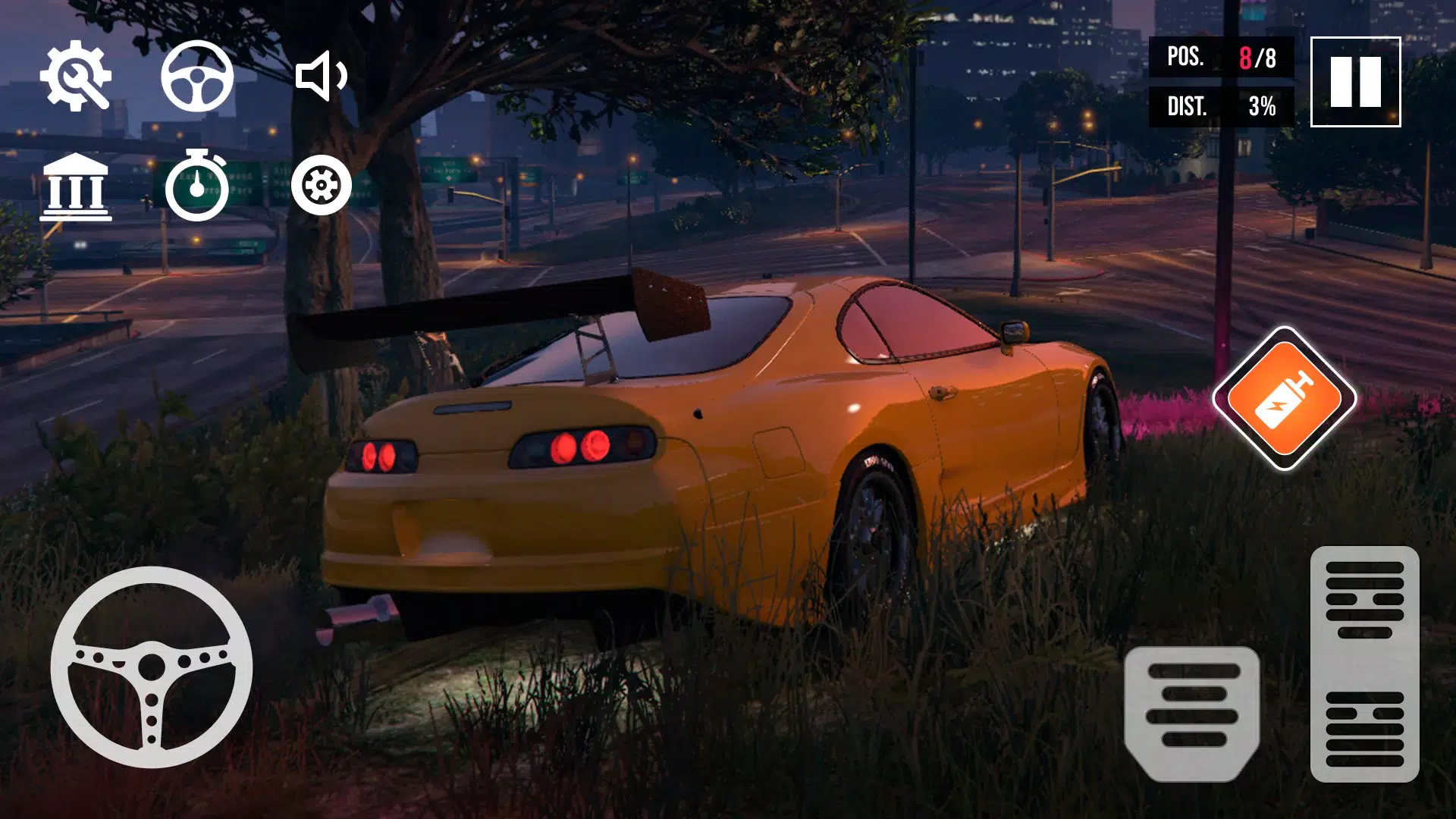Screen dimensions: 1456x819
Task: Toggle the speaker sound icon
Action: [322, 76]
